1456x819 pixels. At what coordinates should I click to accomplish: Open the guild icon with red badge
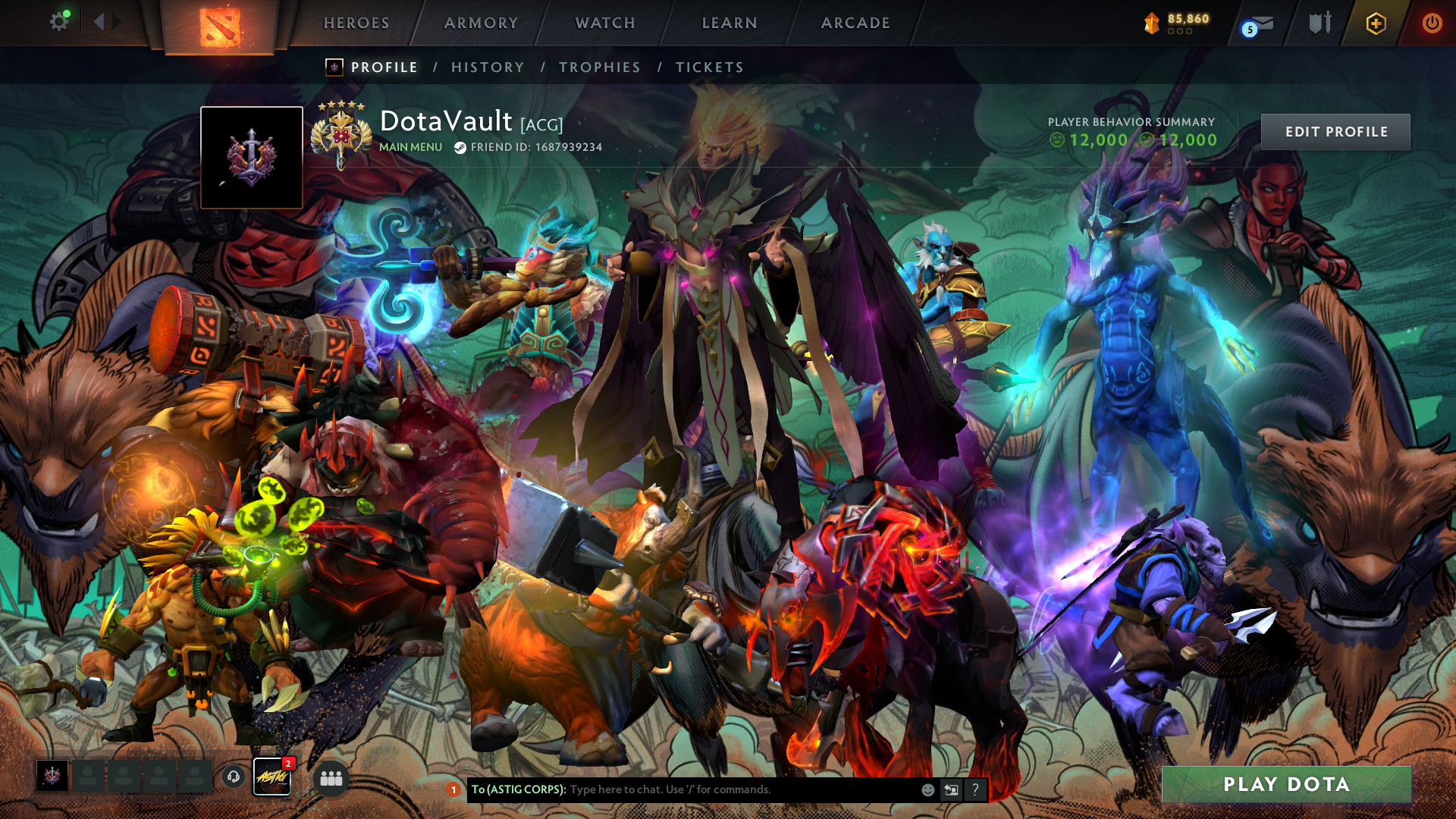click(272, 777)
